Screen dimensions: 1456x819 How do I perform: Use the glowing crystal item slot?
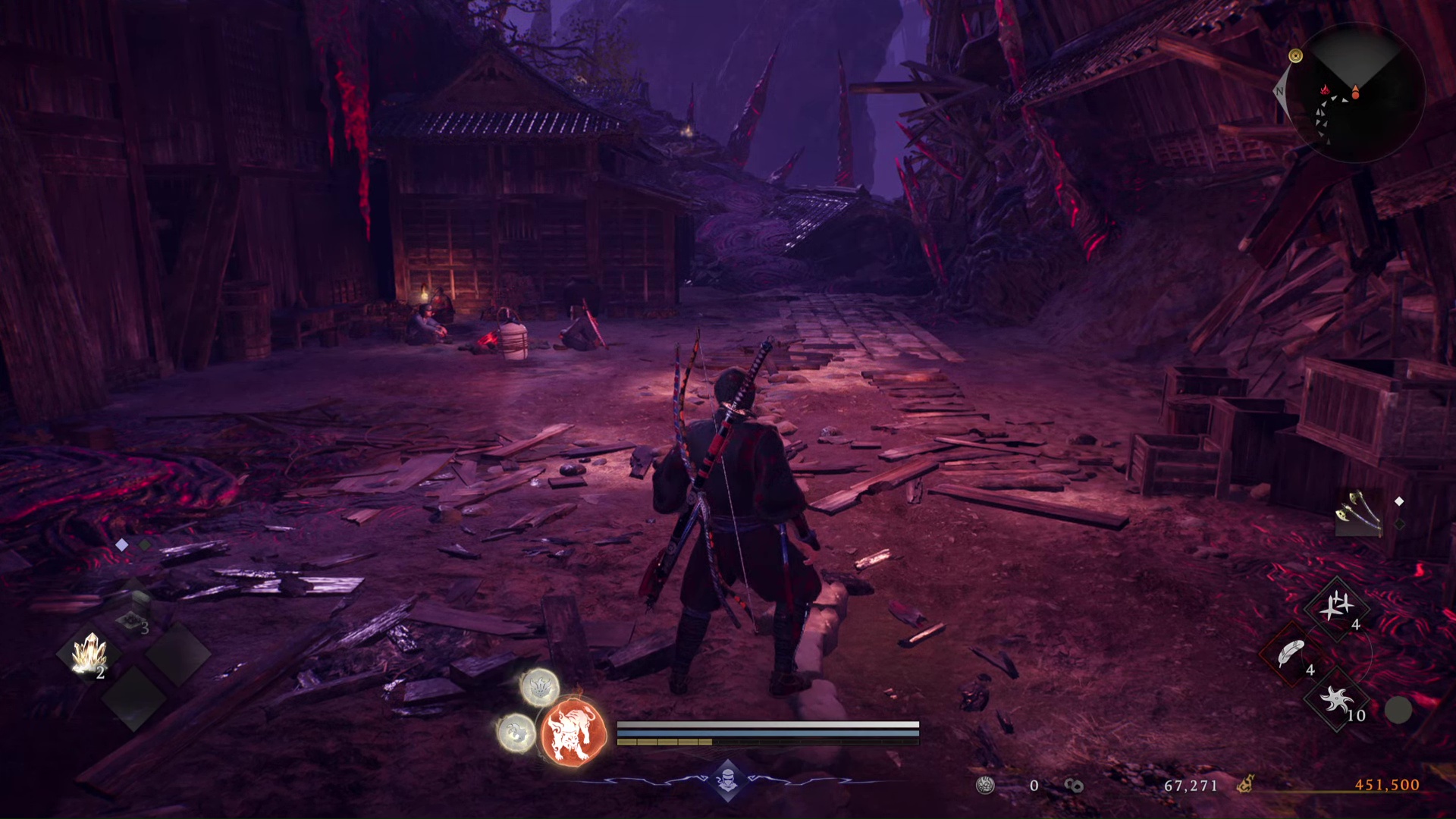(x=89, y=654)
